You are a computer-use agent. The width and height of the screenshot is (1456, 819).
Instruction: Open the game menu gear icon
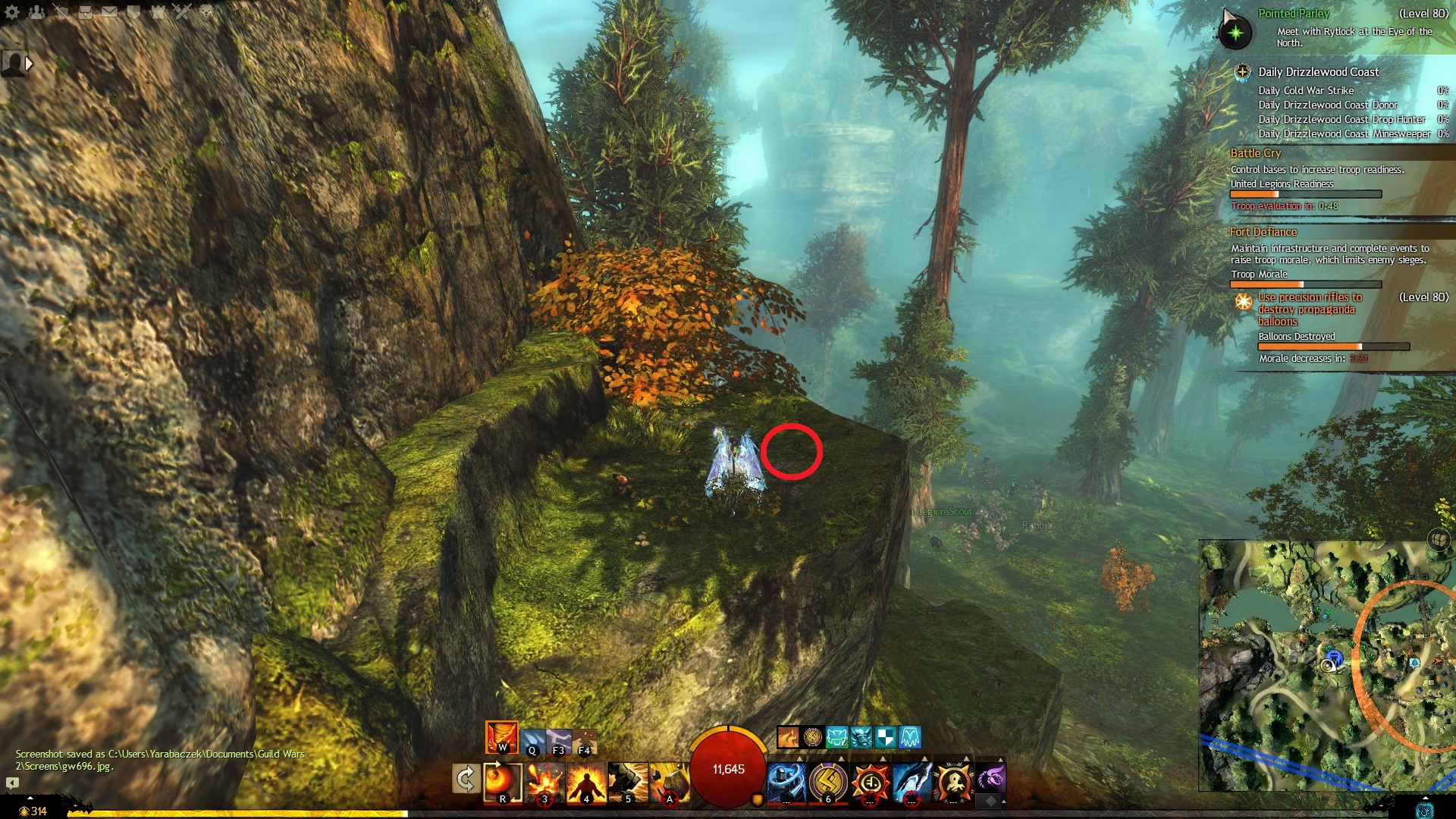pos(12,12)
